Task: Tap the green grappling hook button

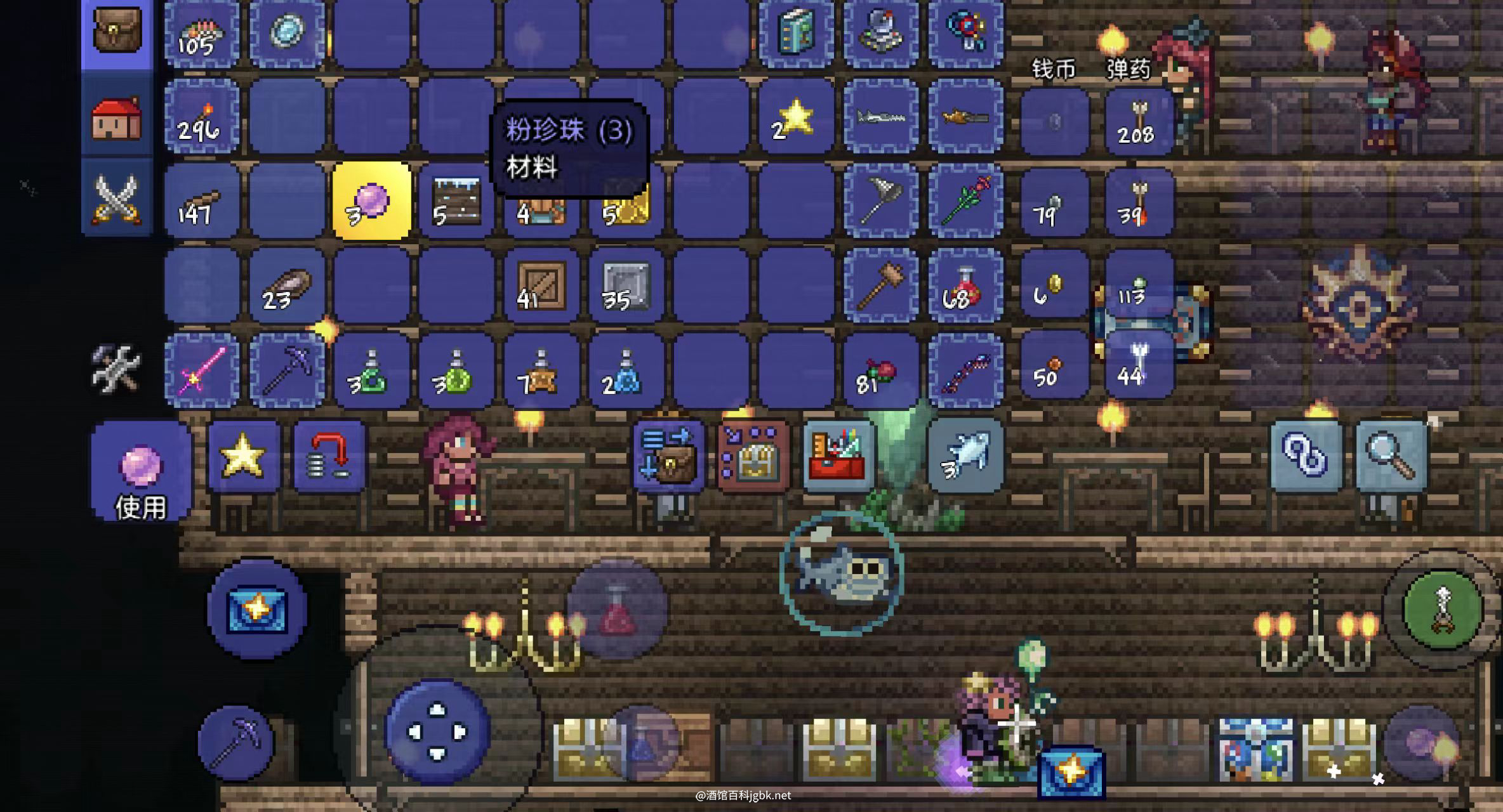Action: (1442, 609)
